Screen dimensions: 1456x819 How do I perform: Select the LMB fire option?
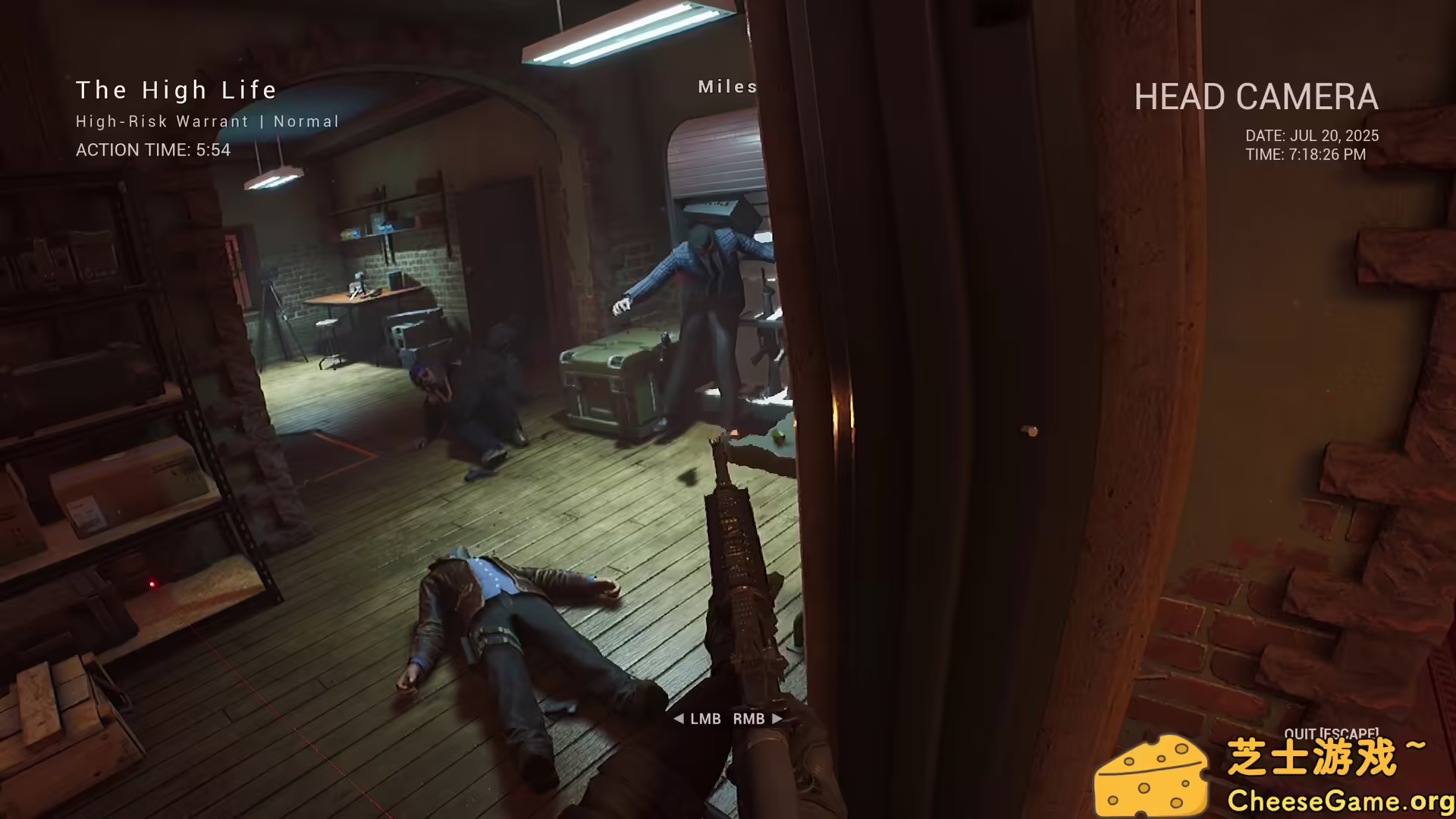point(705,718)
